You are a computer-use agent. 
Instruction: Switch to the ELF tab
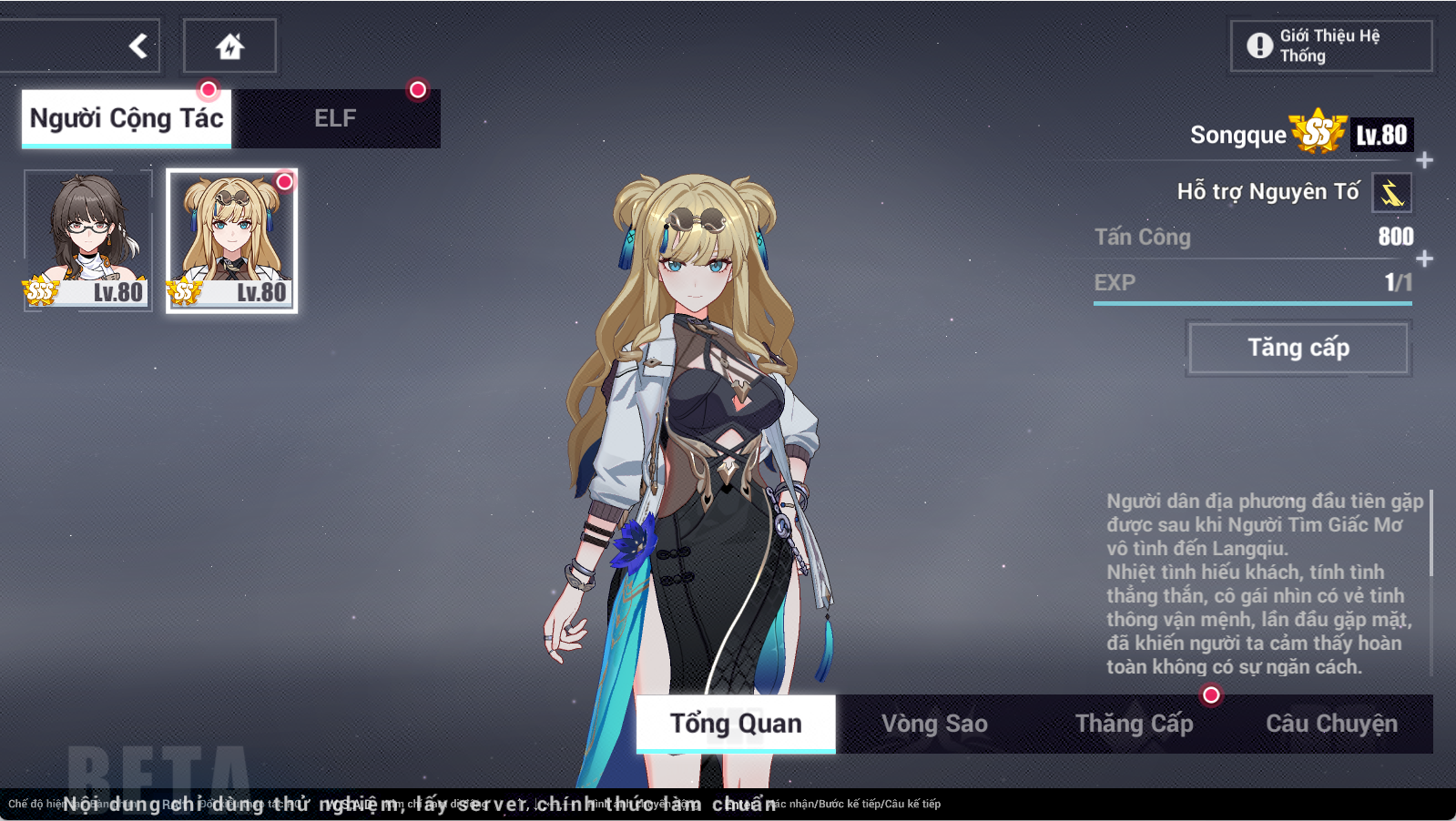334,117
